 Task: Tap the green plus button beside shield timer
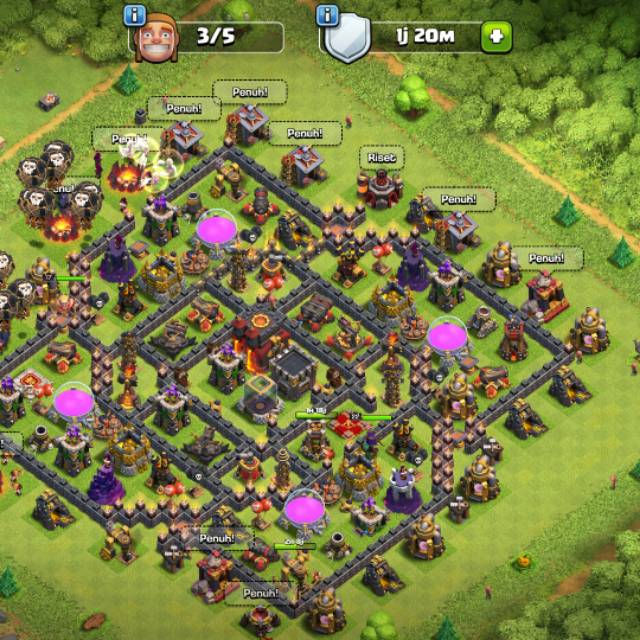click(496, 38)
